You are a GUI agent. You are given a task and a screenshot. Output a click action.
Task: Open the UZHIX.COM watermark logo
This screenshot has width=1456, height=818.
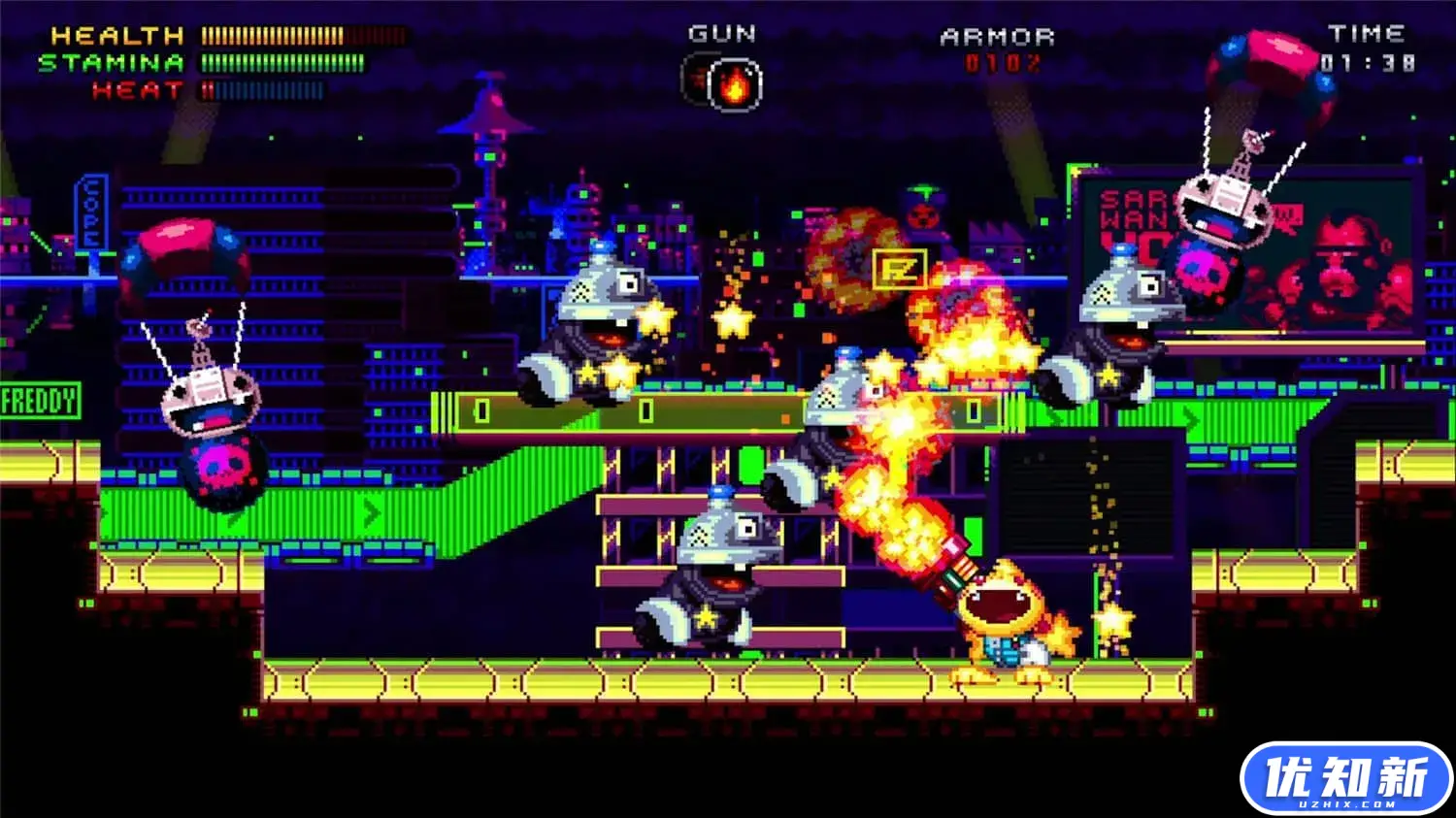click(x=1345, y=779)
